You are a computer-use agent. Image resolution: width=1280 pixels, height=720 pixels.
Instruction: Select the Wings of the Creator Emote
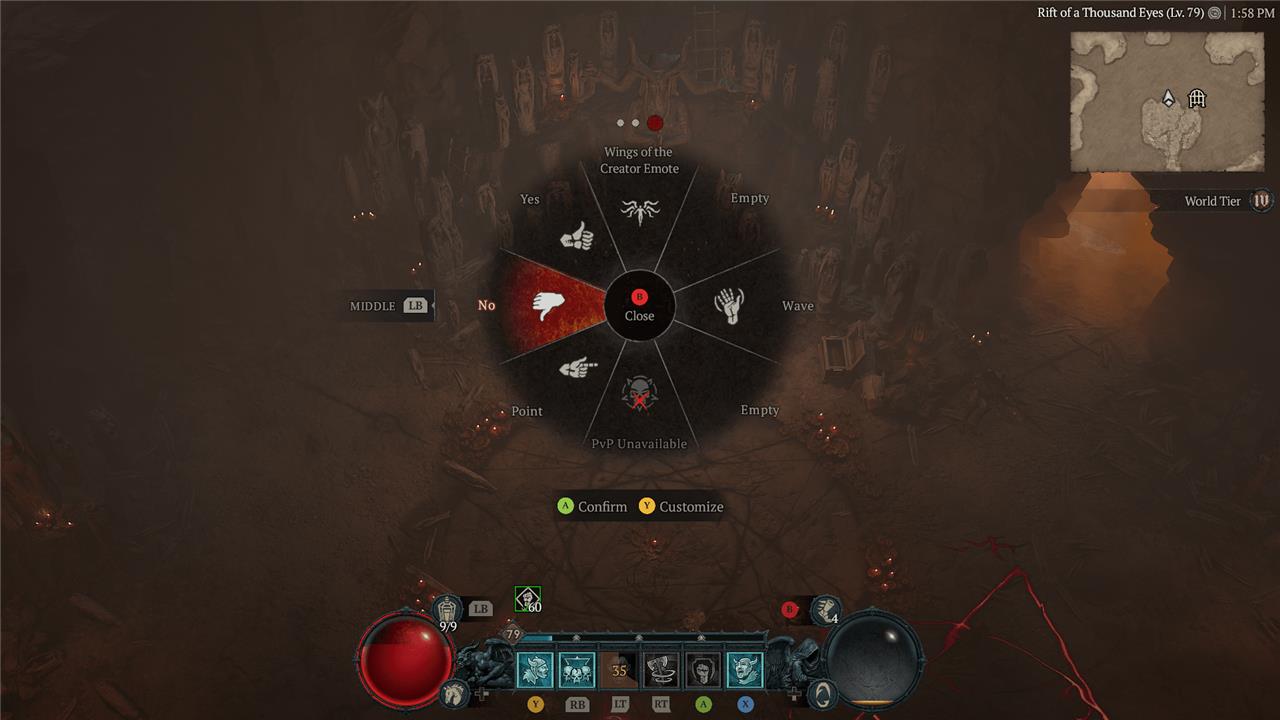click(639, 210)
